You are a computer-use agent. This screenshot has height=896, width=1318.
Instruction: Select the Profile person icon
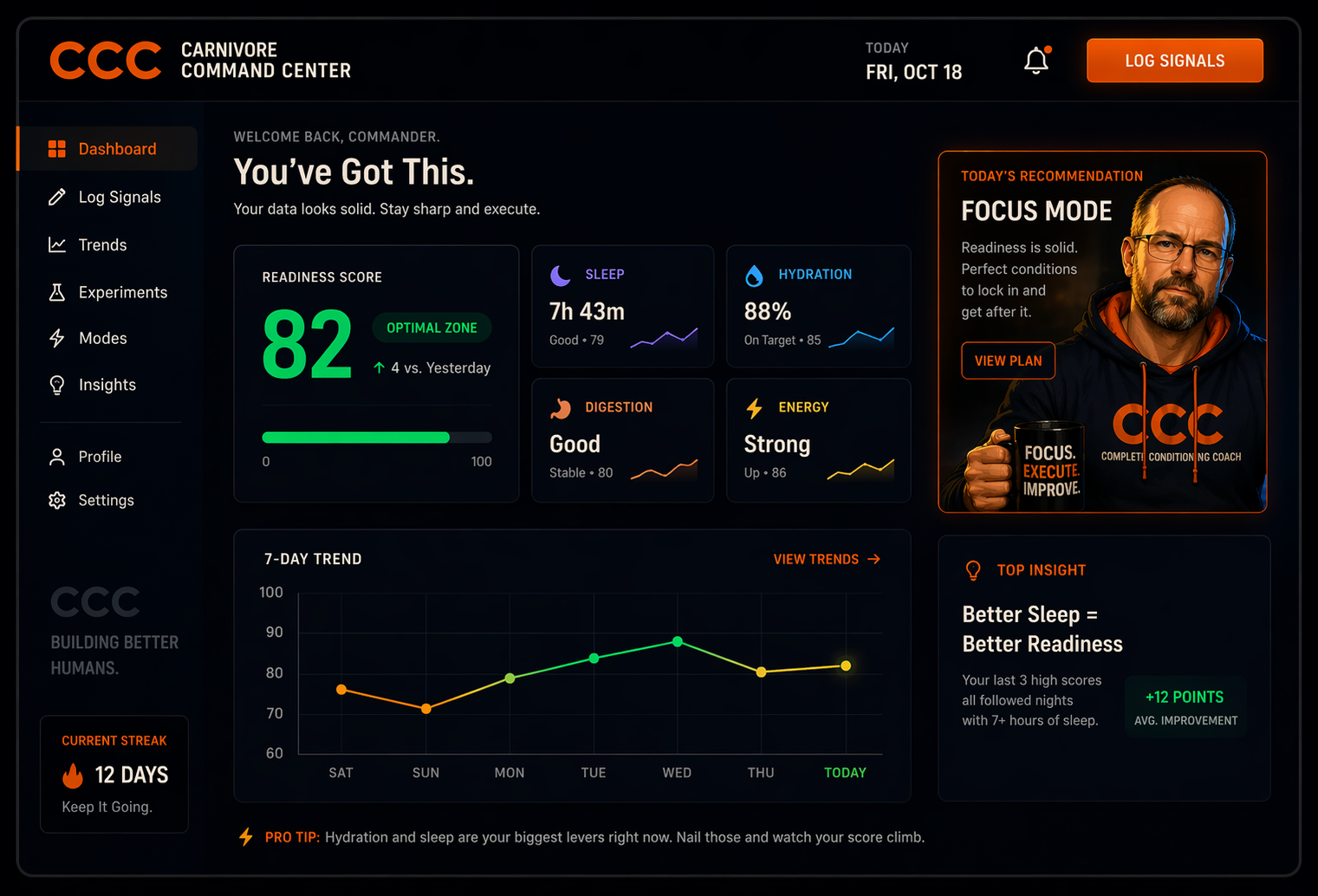pyautogui.click(x=57, y=457)
